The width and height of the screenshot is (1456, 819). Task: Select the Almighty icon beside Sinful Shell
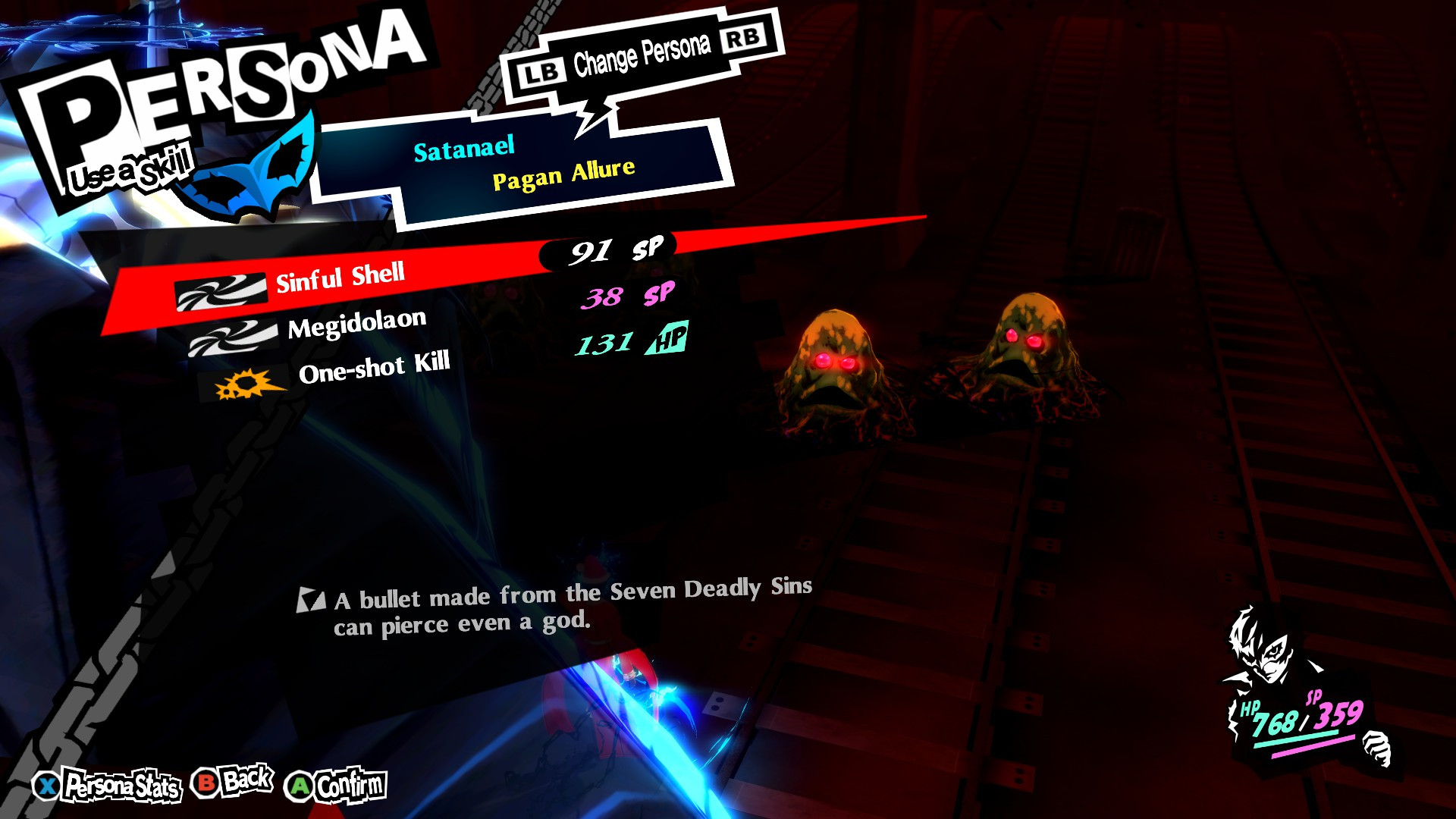(220, 290)
